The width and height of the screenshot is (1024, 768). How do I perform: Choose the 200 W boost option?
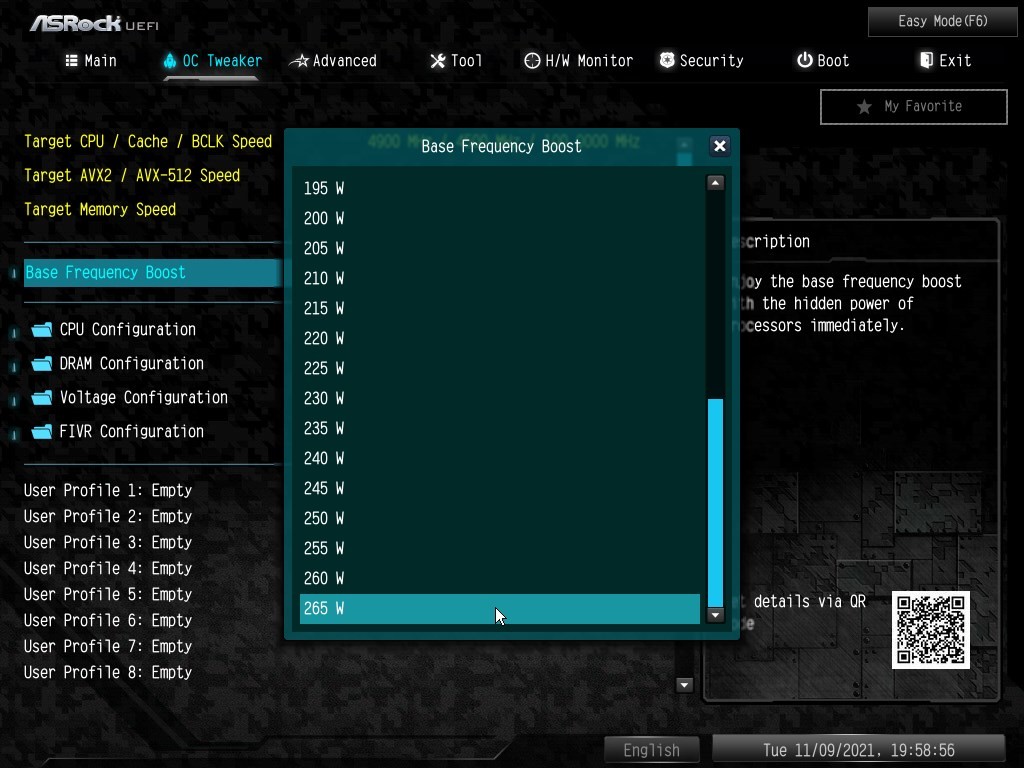click(x=500, y=218)
